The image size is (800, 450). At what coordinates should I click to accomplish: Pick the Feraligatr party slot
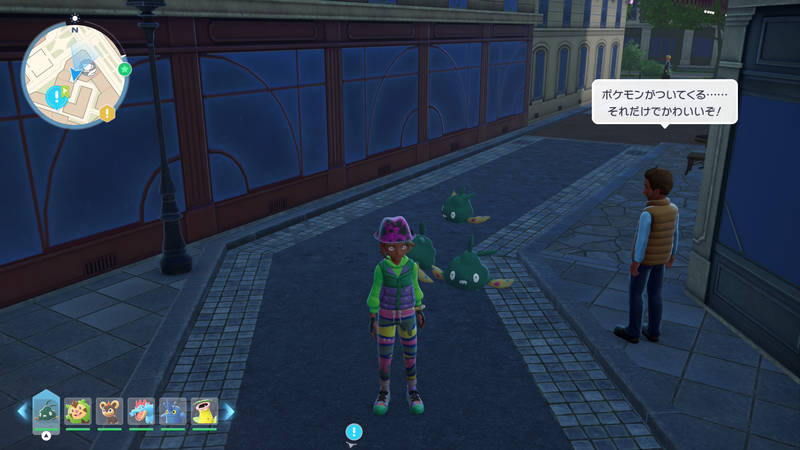[141, 411]
